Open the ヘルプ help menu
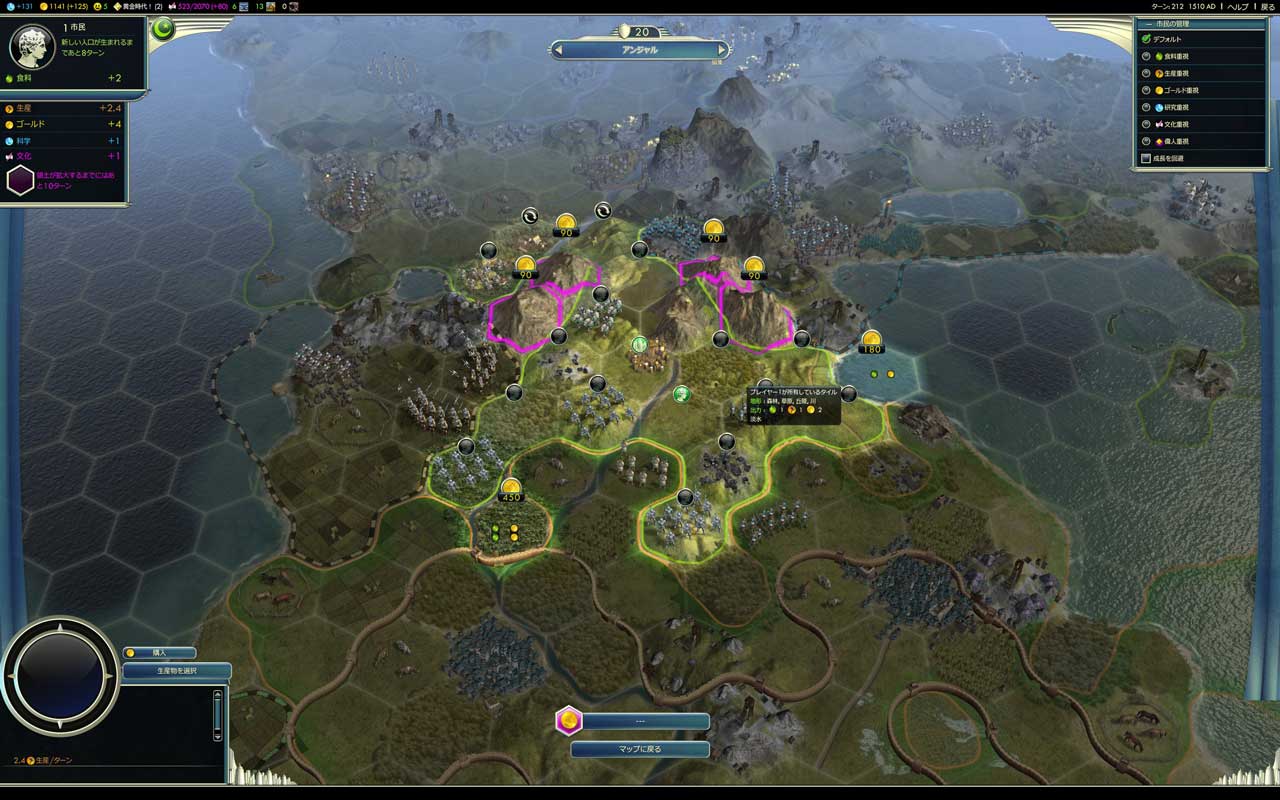This screenshot has height=800, width=1280. pos(1237,6)
